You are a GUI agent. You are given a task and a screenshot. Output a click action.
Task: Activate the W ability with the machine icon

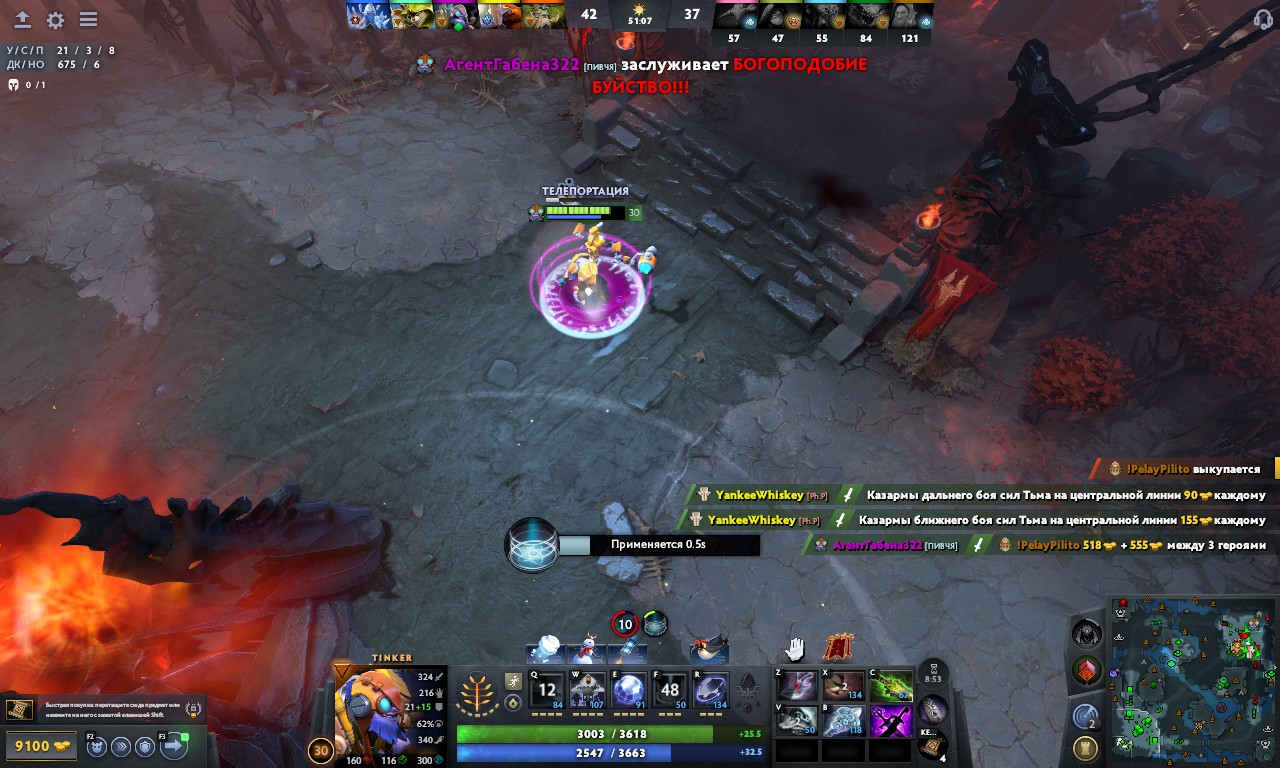coord(588,690)
